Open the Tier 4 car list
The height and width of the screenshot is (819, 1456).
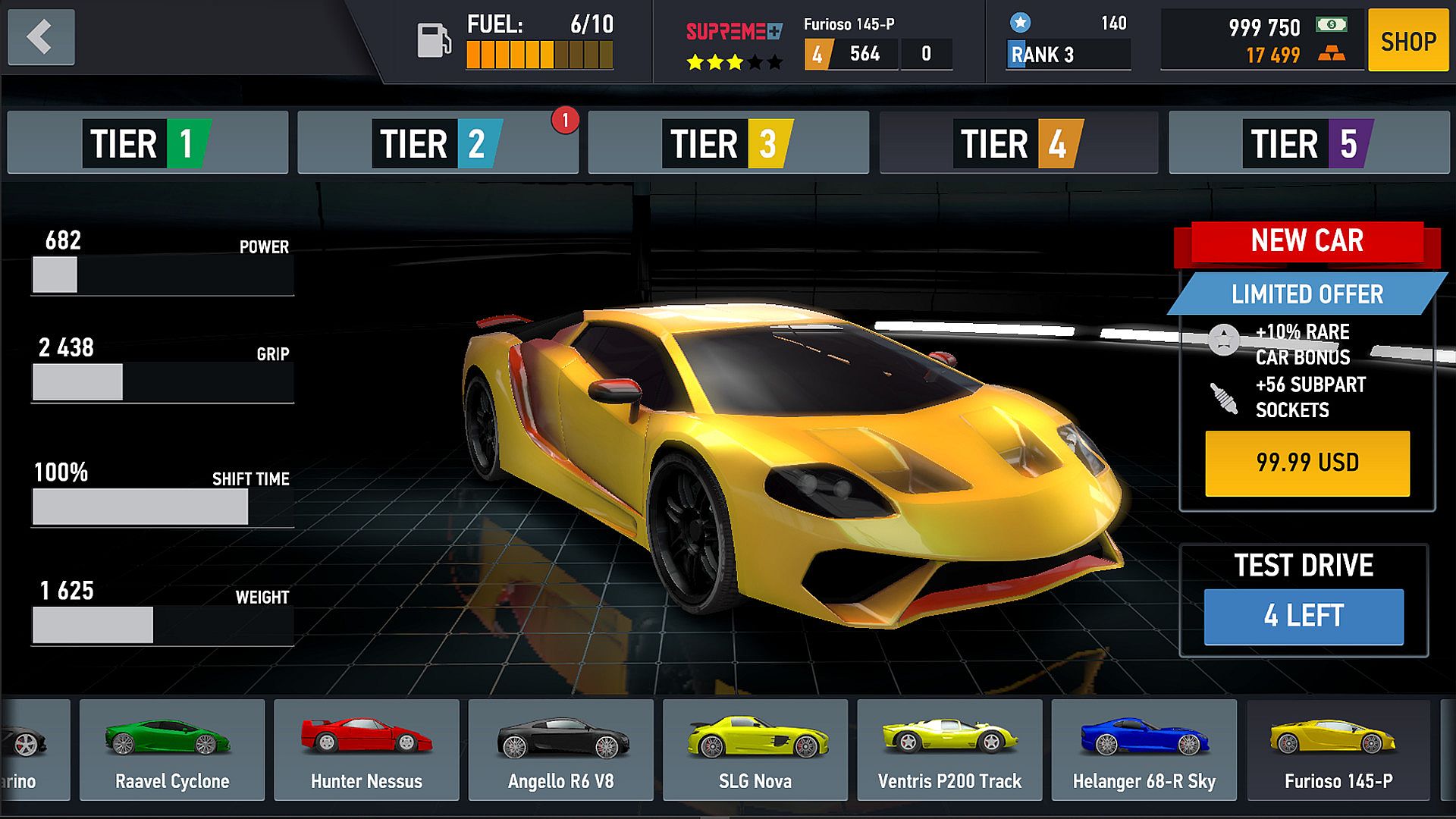click(1018, 143)
